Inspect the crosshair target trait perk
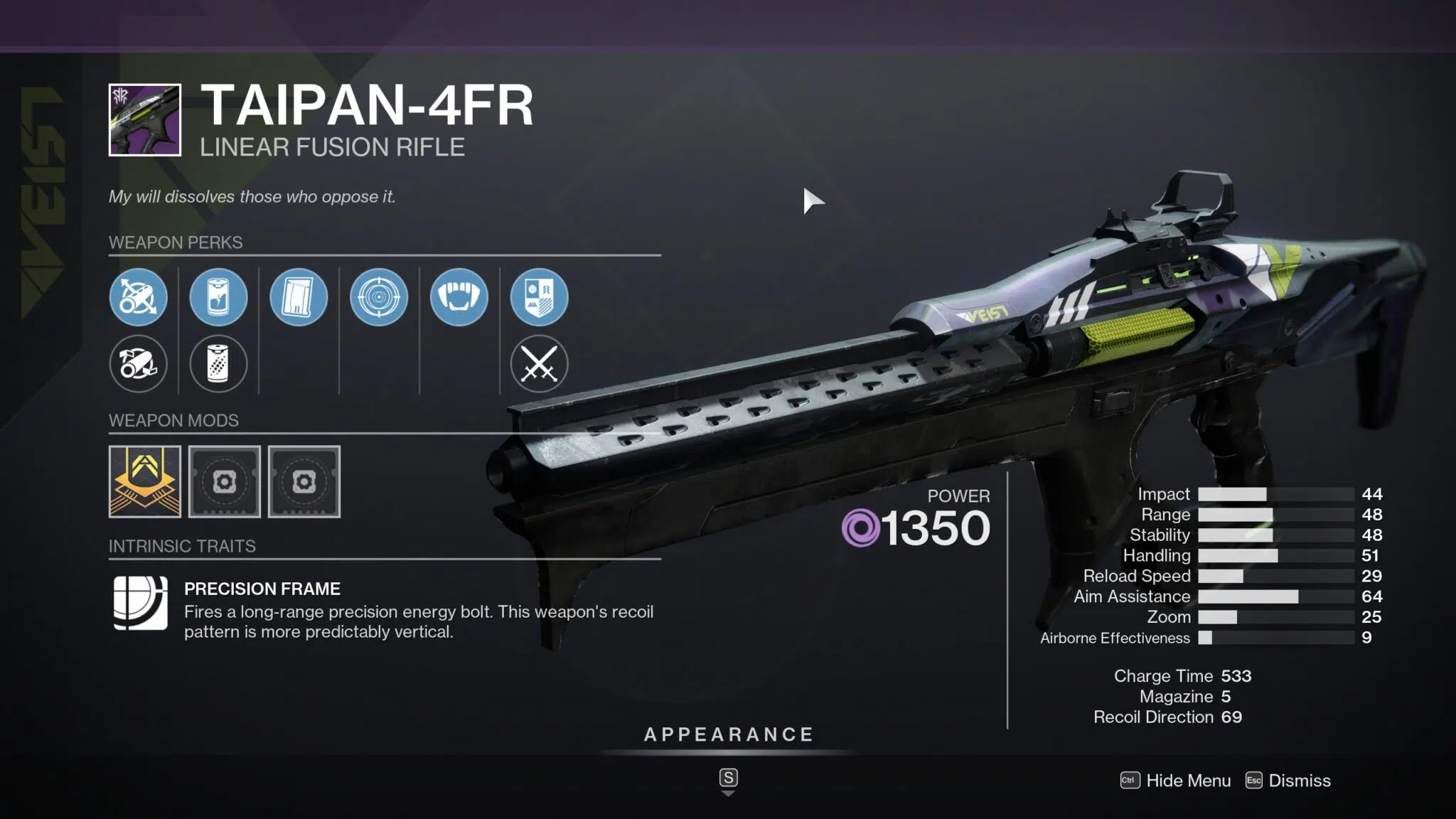Screen dimensions: 1456x819 379,297
